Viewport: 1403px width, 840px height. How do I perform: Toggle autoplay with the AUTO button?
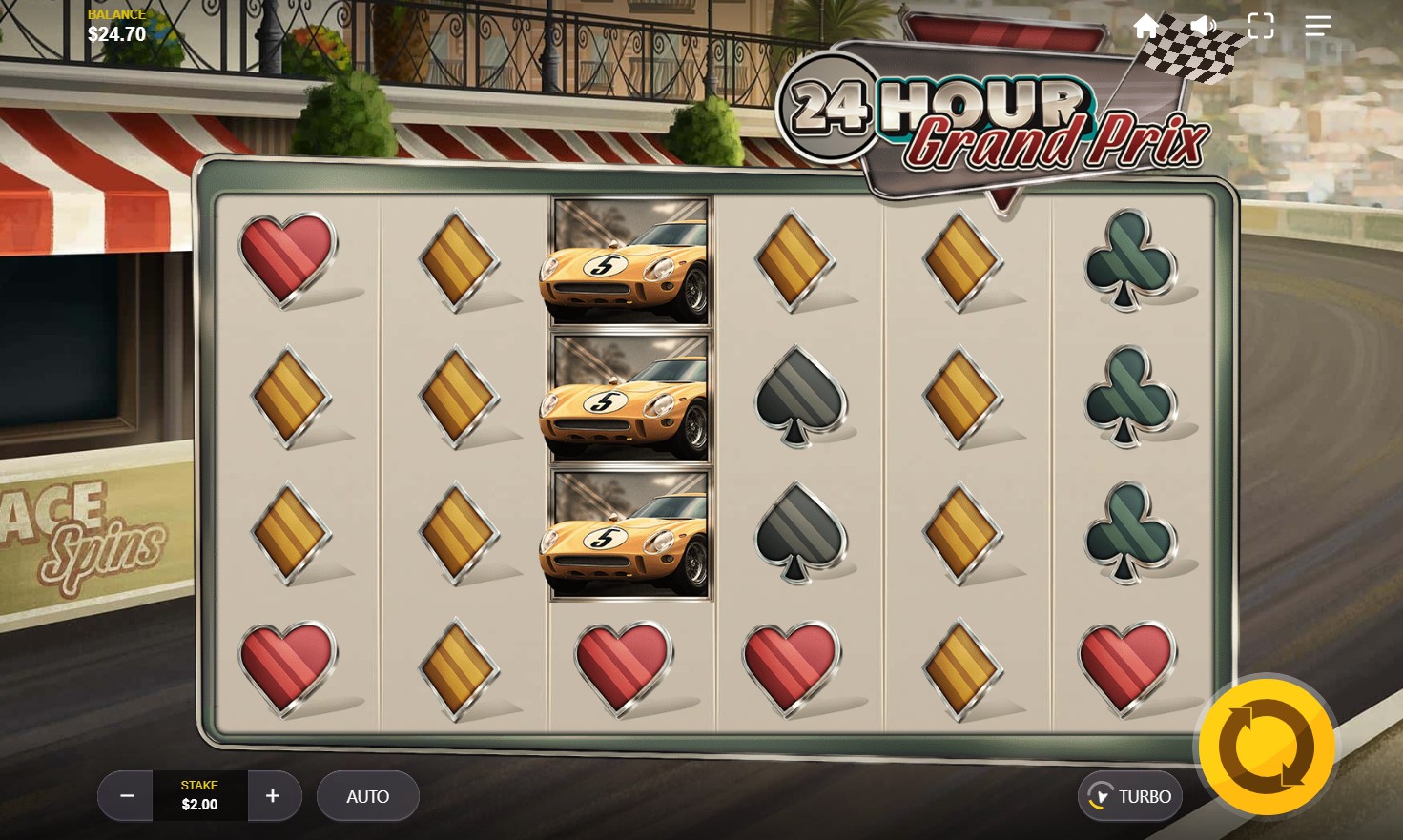(367, 796)
